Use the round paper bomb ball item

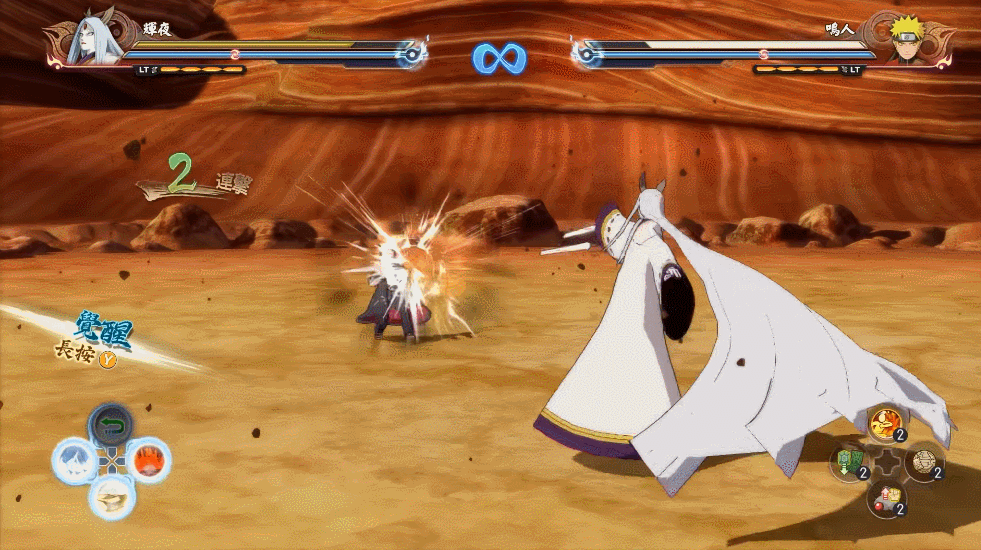tap(923, 461)
